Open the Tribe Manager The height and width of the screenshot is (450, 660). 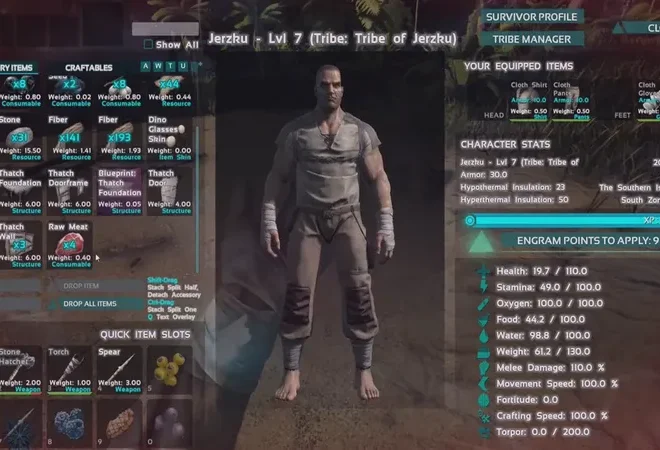[x=532, y=39]
